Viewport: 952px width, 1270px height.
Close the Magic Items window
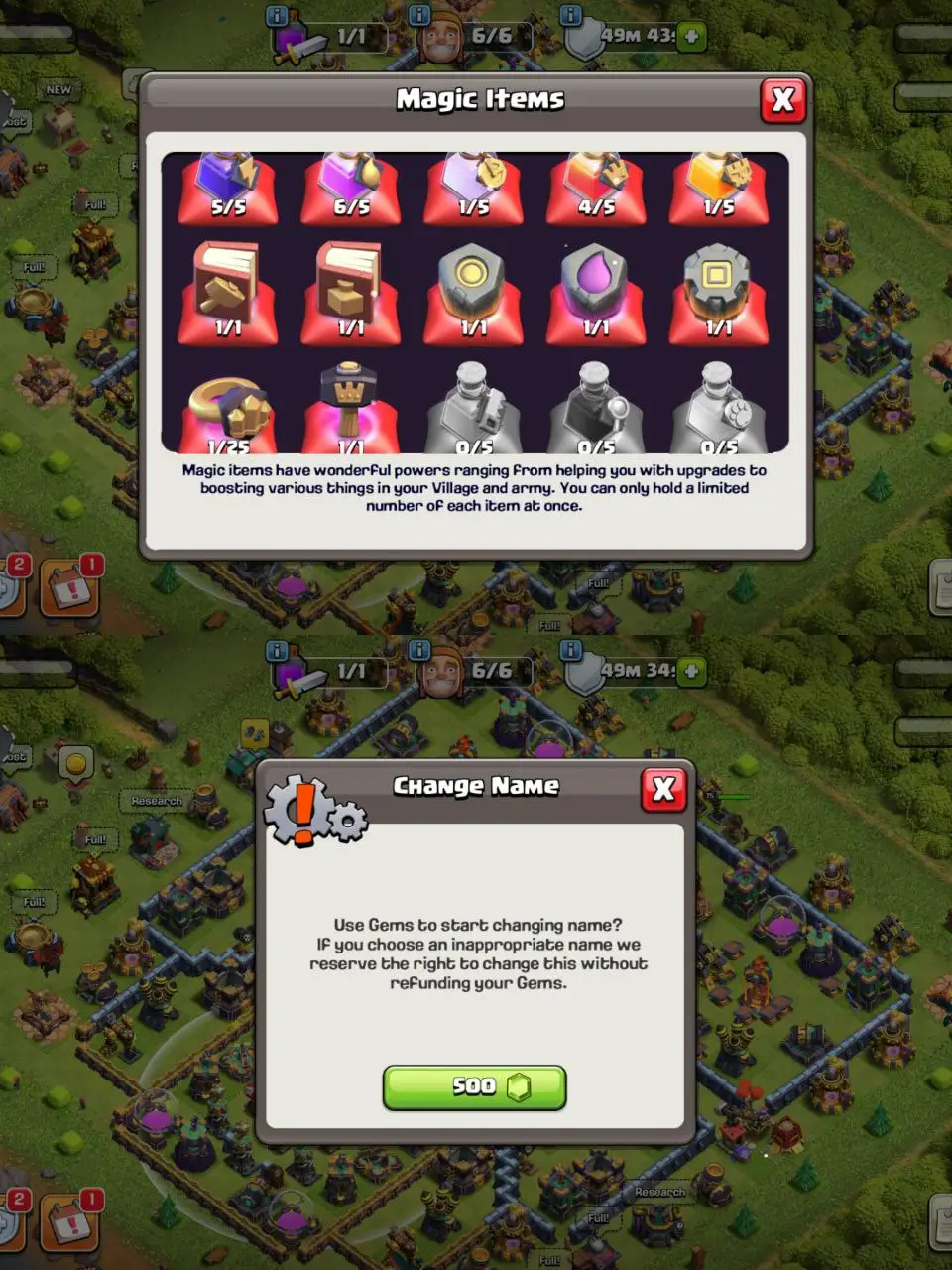pyautogui.click(x=782, y=100)
